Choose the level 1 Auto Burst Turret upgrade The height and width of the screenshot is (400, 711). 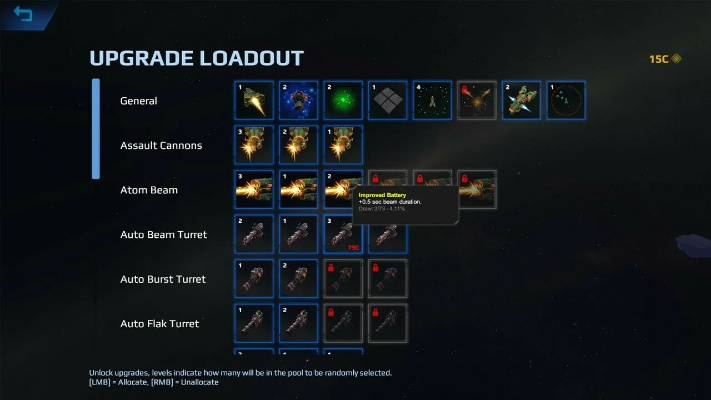(x=254, y=279)
